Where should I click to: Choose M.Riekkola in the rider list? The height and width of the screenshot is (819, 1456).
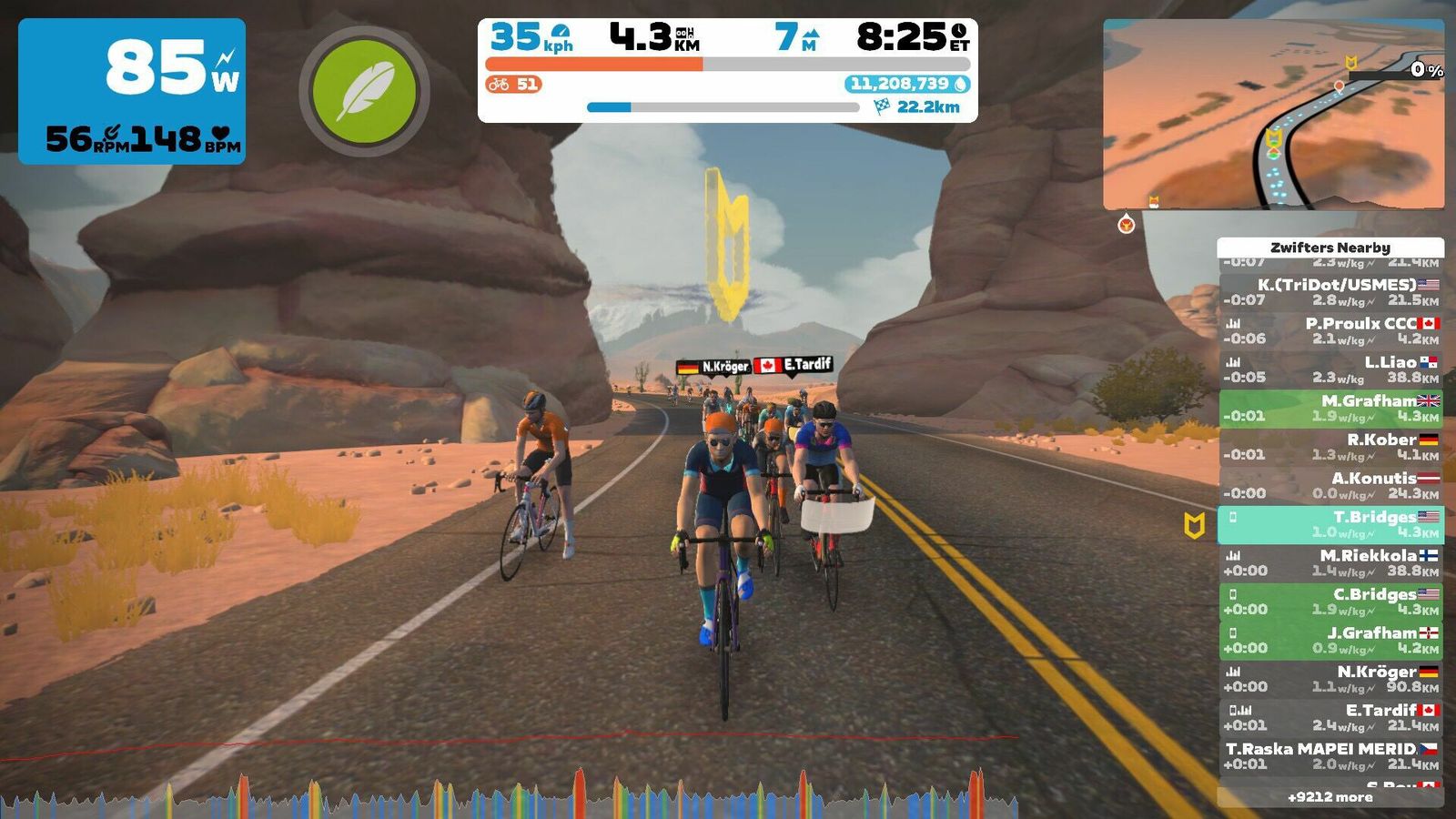pos(1330,562)
